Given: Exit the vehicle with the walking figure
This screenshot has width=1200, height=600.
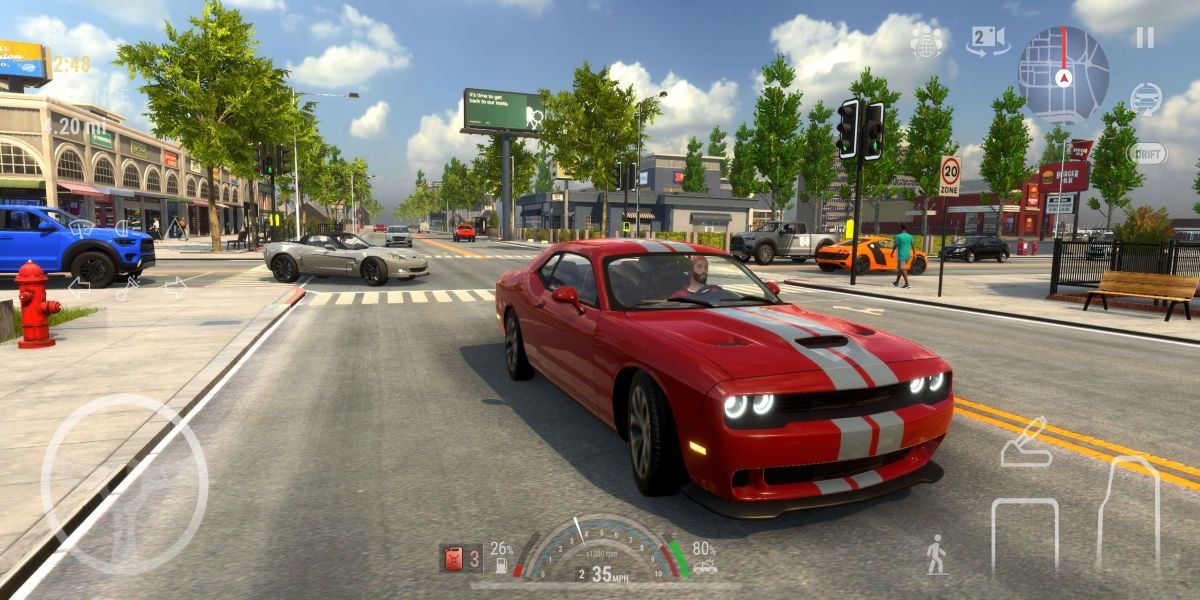Looking at the screenshot, I should (936, 554).
